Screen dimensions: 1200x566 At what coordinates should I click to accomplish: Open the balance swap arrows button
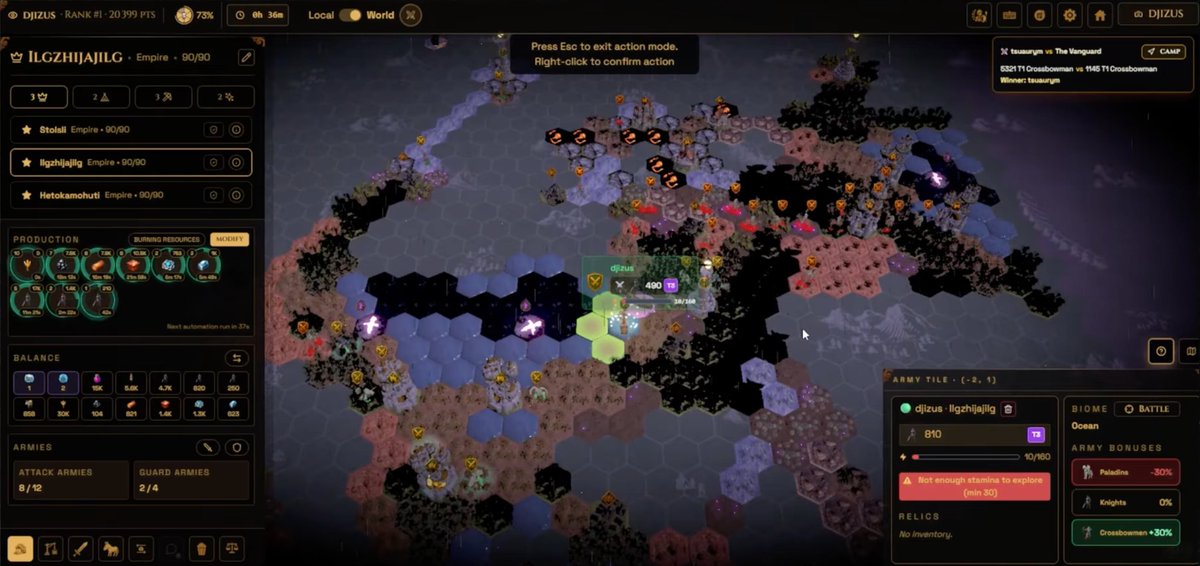click(237, 358)
